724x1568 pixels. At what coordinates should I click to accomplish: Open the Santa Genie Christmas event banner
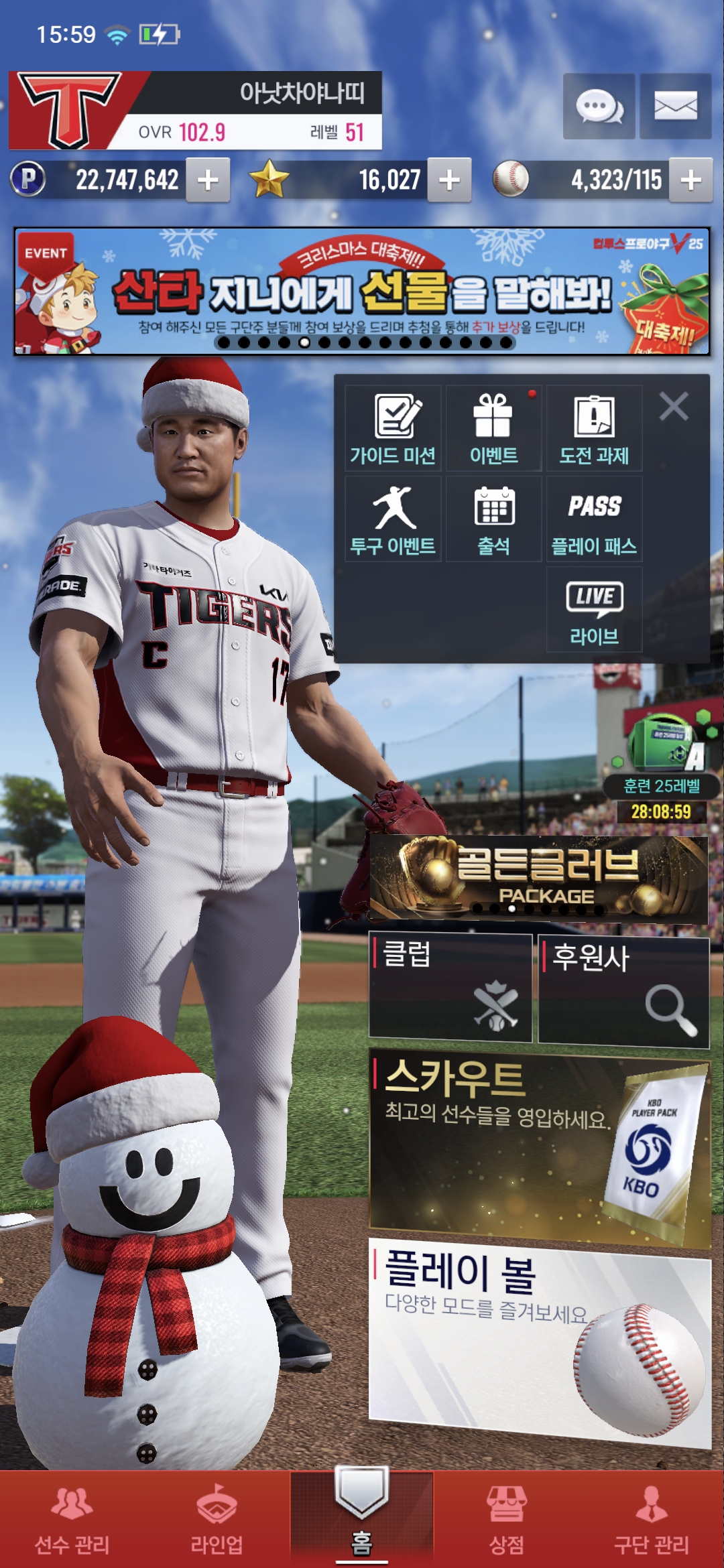[362, 291]
